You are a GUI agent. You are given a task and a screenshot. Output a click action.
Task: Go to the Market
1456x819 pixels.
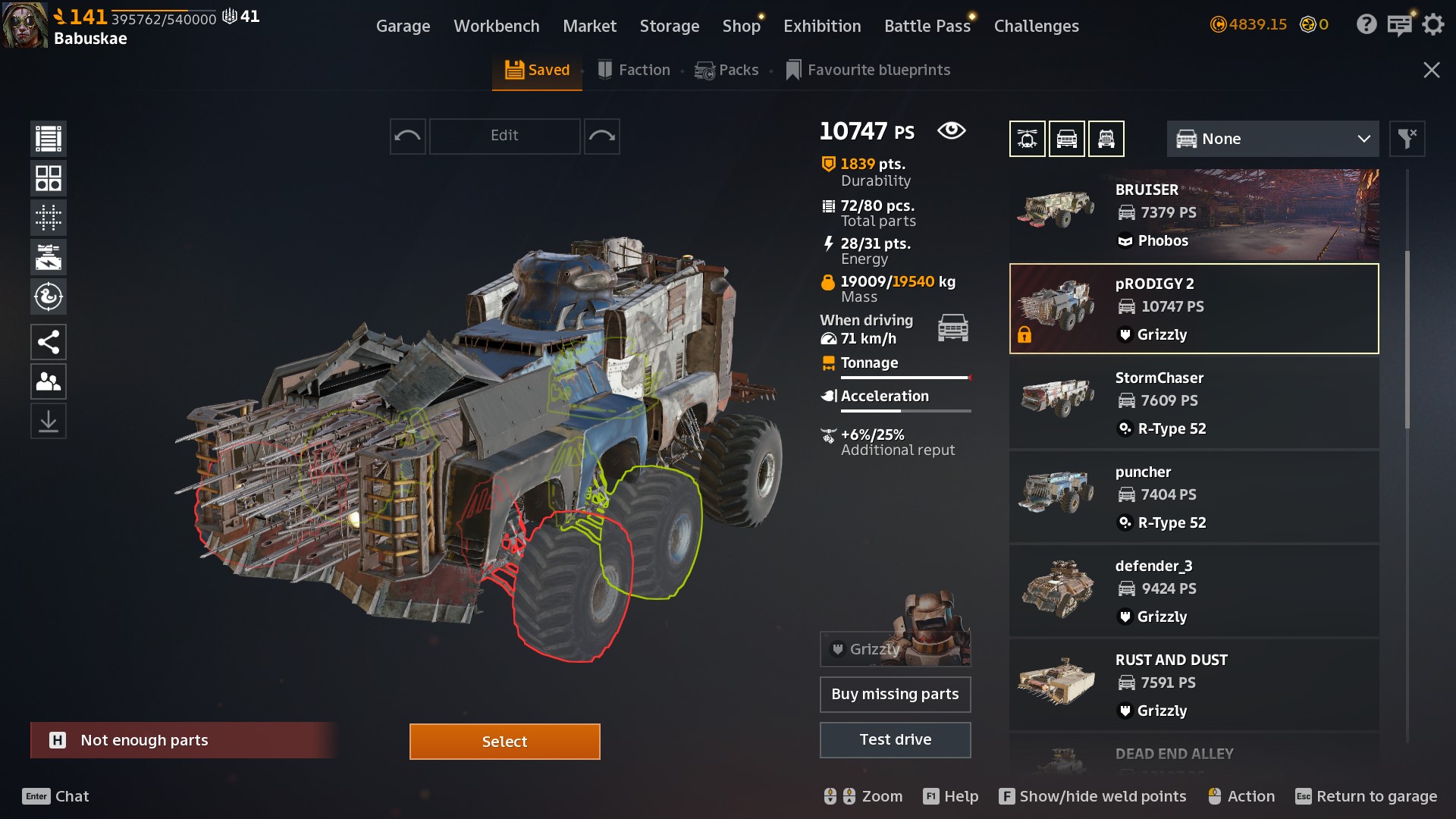pos(589,26)
